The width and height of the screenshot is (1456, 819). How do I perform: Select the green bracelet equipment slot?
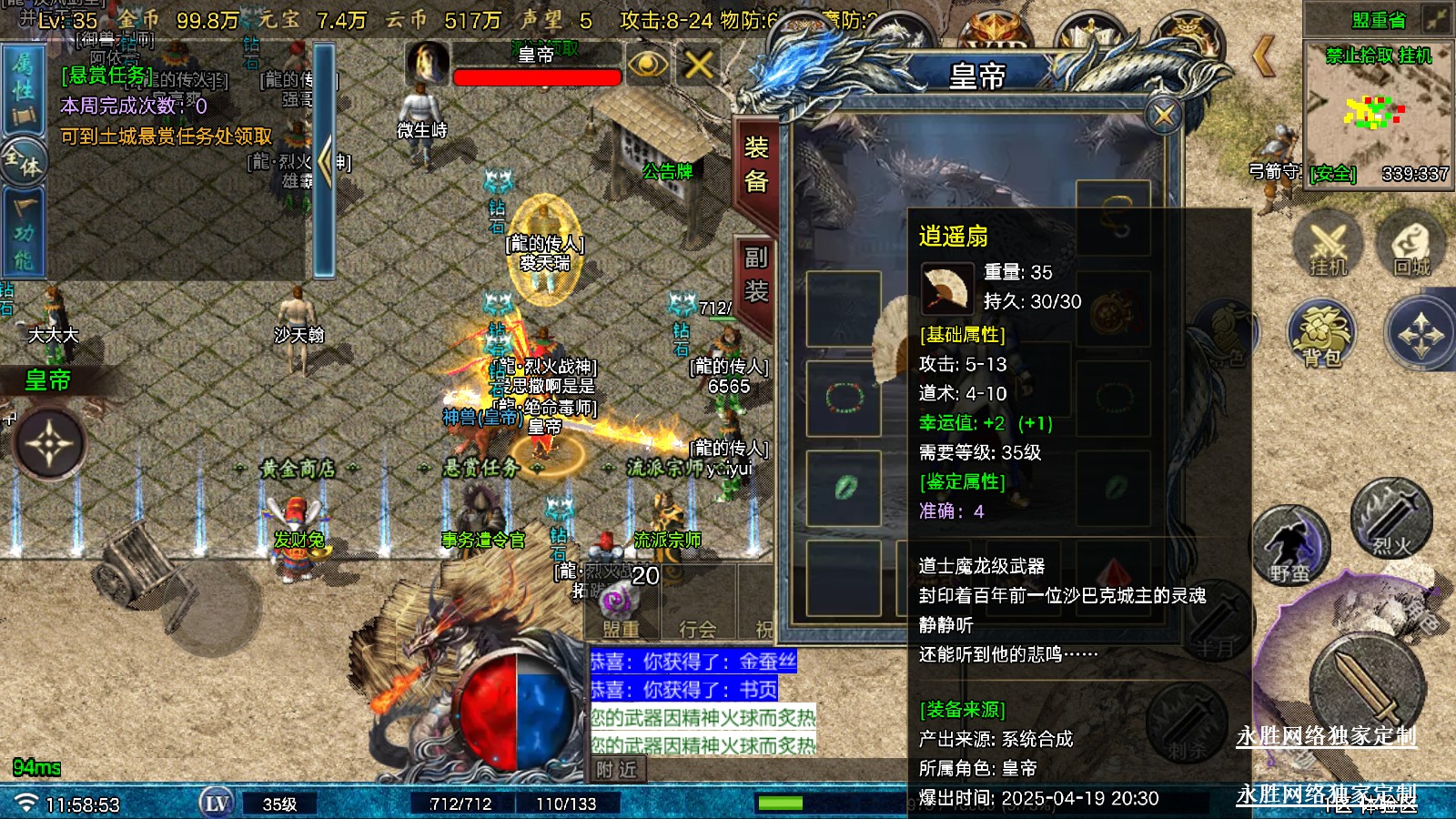(x=844, y=398)
